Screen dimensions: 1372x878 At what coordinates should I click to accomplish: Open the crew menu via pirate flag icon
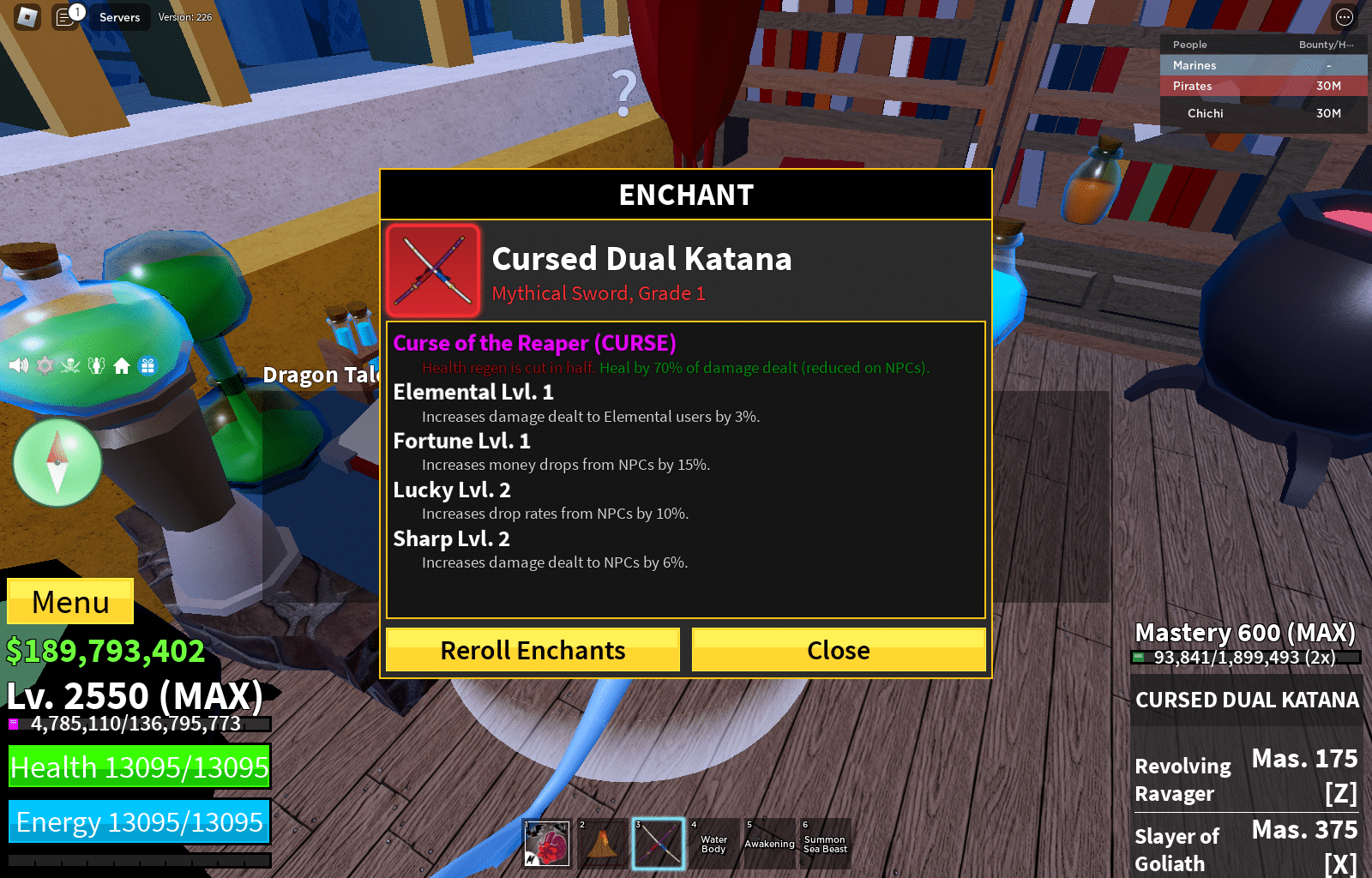pyautogui.click(x=69, y=365)
